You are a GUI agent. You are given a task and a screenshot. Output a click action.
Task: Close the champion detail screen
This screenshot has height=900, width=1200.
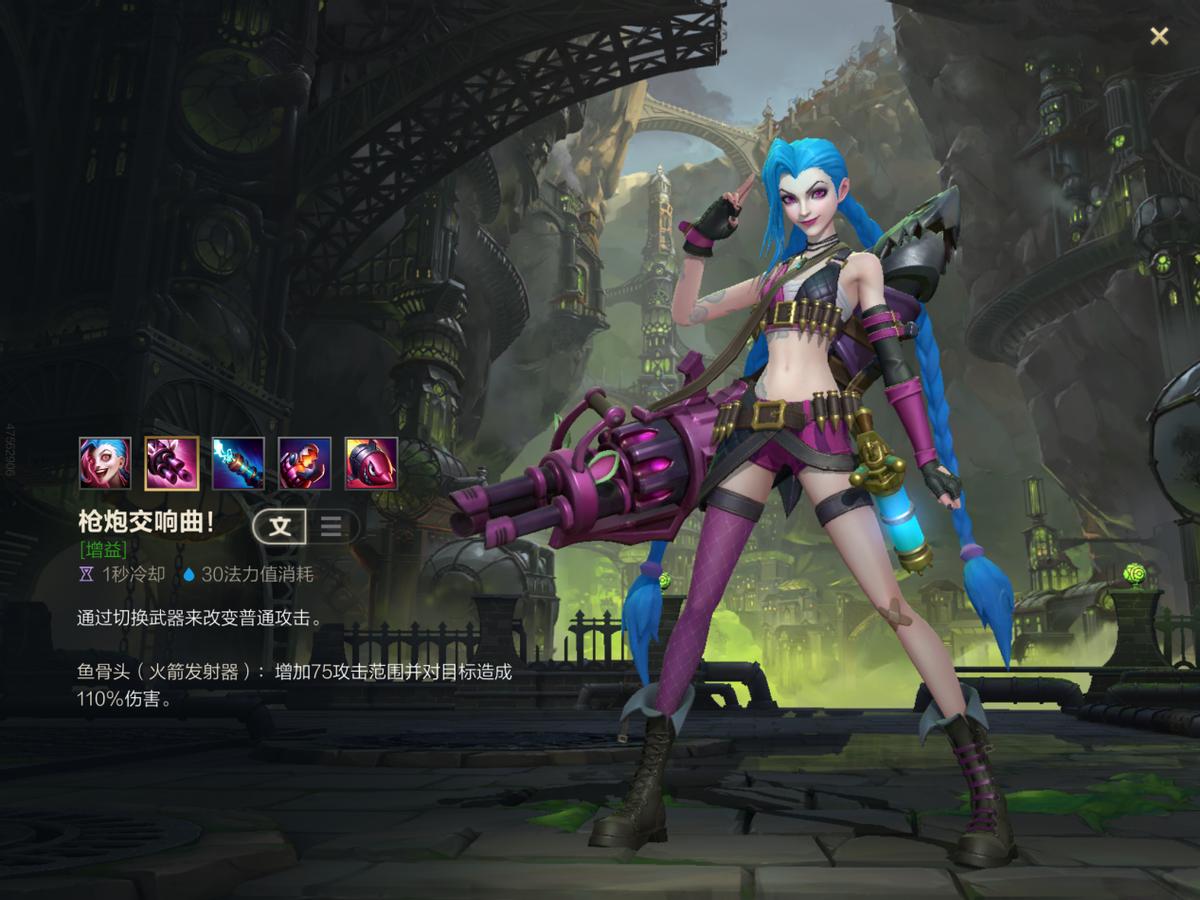pyautogui.click(x=1159, y=37)
